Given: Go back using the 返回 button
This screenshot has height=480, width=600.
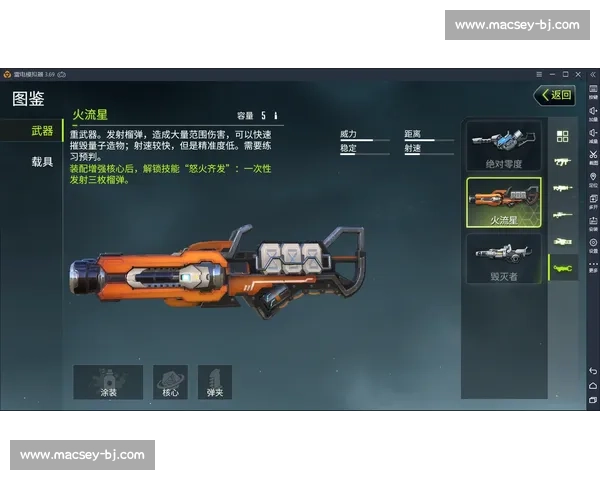Looking at the screenshot, I should pos(555,96).
